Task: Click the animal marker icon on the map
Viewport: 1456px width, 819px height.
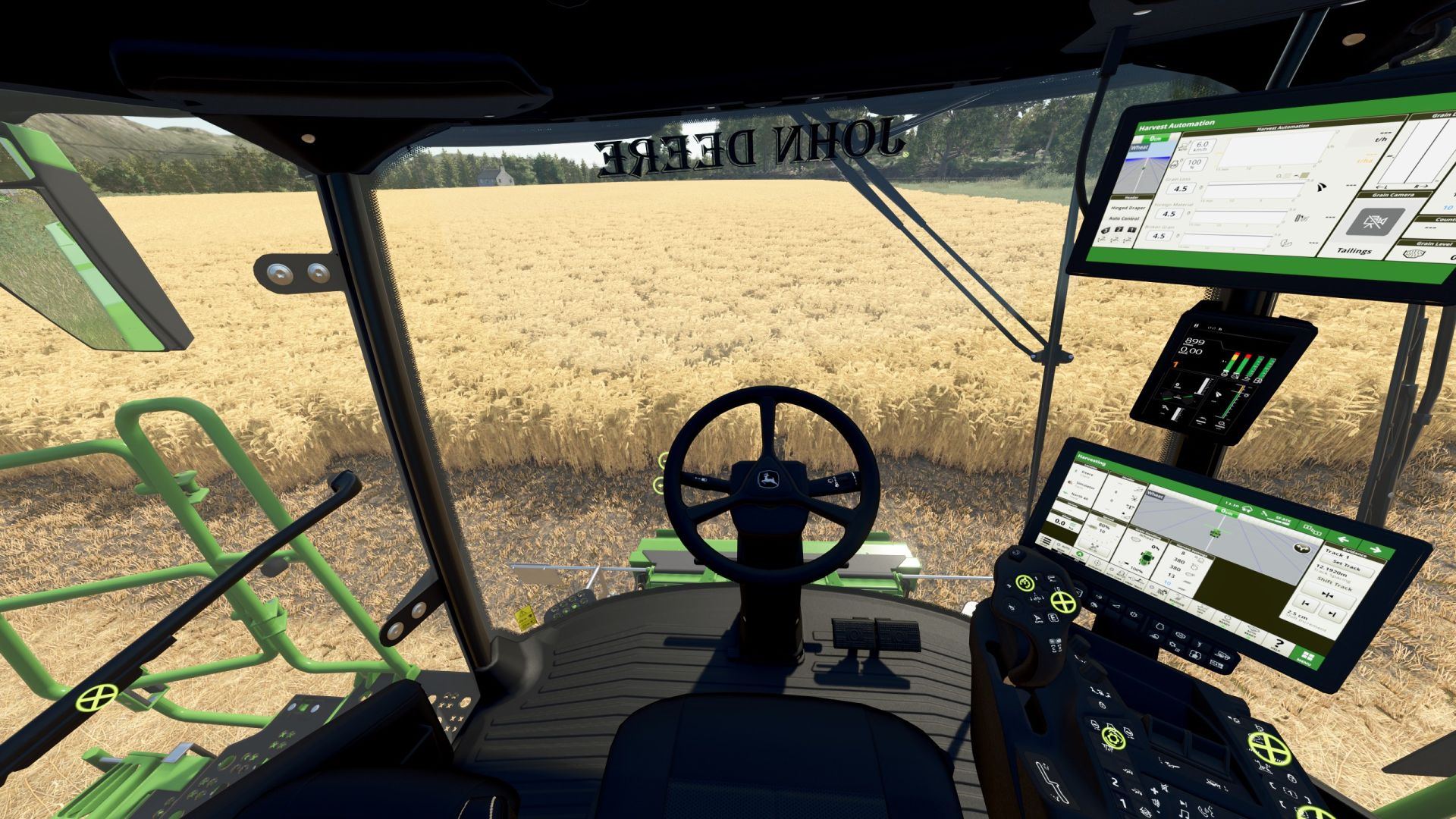Action: (1301, 548)
